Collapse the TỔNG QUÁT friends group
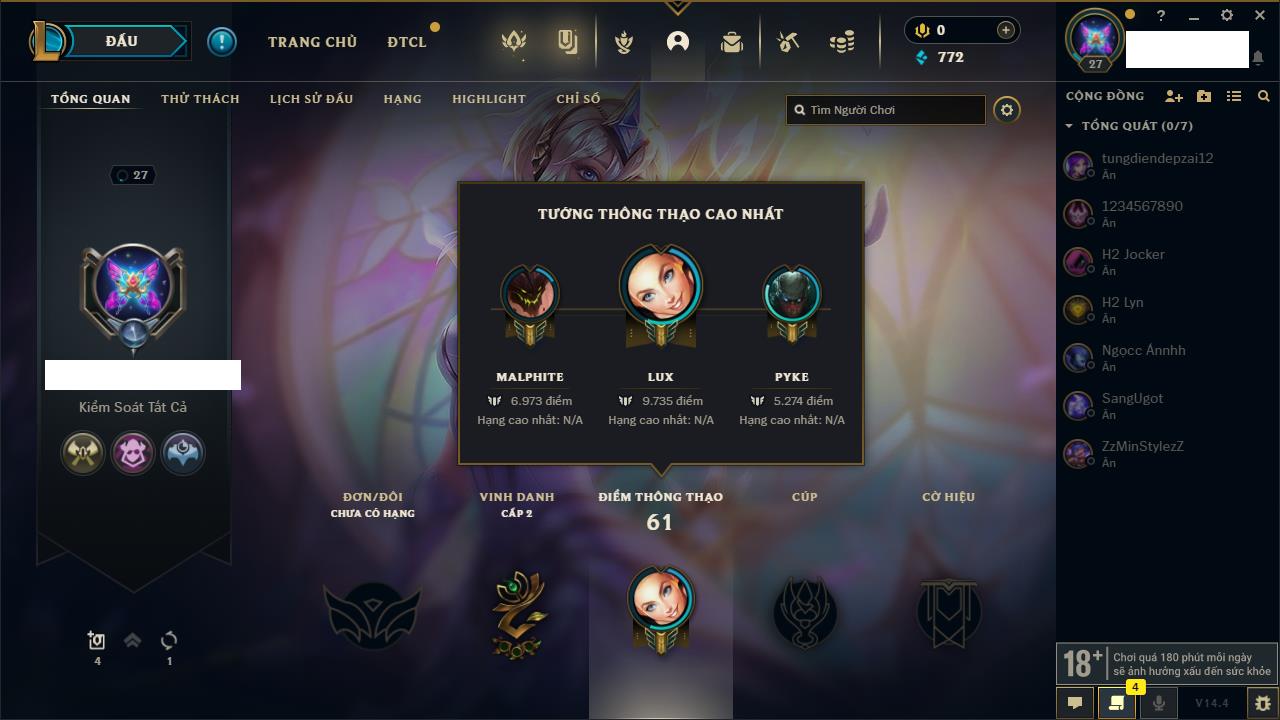Image resolution: width=1280 pixels, height=720 pixels. (x=1069, y=126)
